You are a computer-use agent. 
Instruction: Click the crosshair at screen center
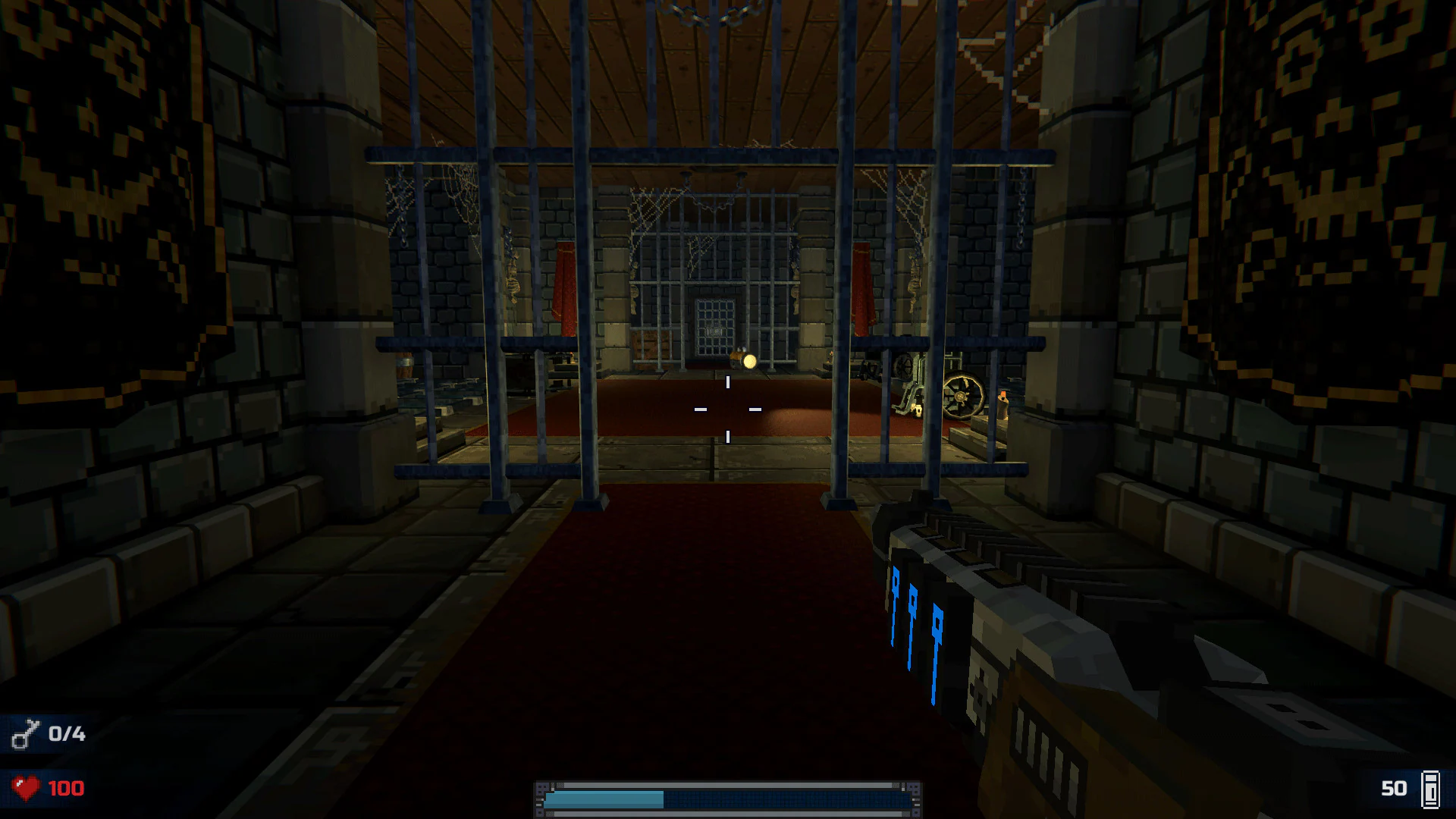point(728,409)
